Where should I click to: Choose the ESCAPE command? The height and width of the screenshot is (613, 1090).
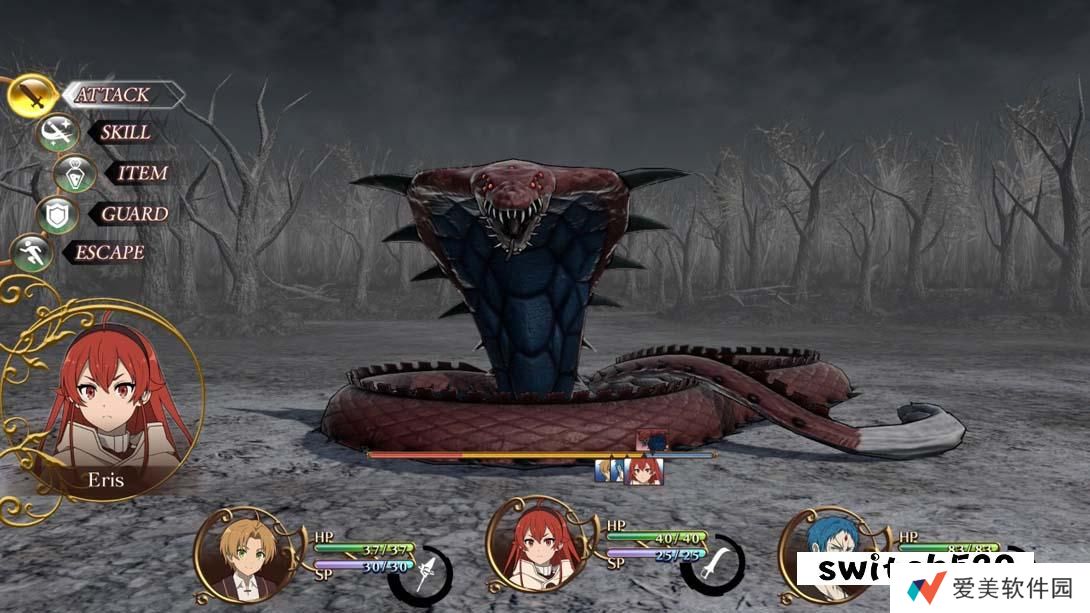[108, 252]
